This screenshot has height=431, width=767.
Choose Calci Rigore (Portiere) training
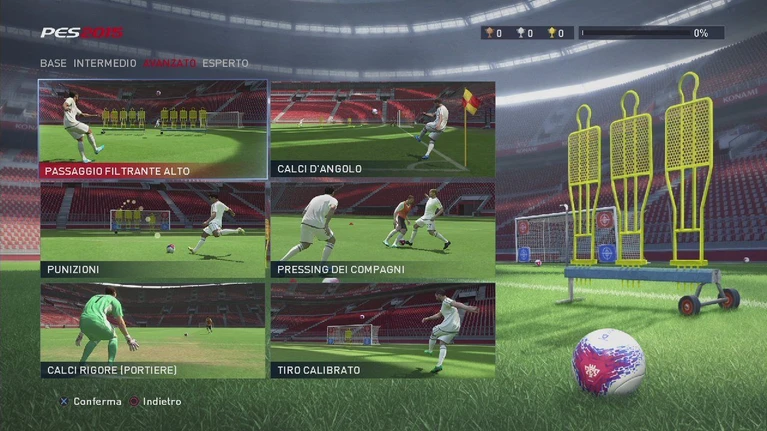[x=152, y=330]
